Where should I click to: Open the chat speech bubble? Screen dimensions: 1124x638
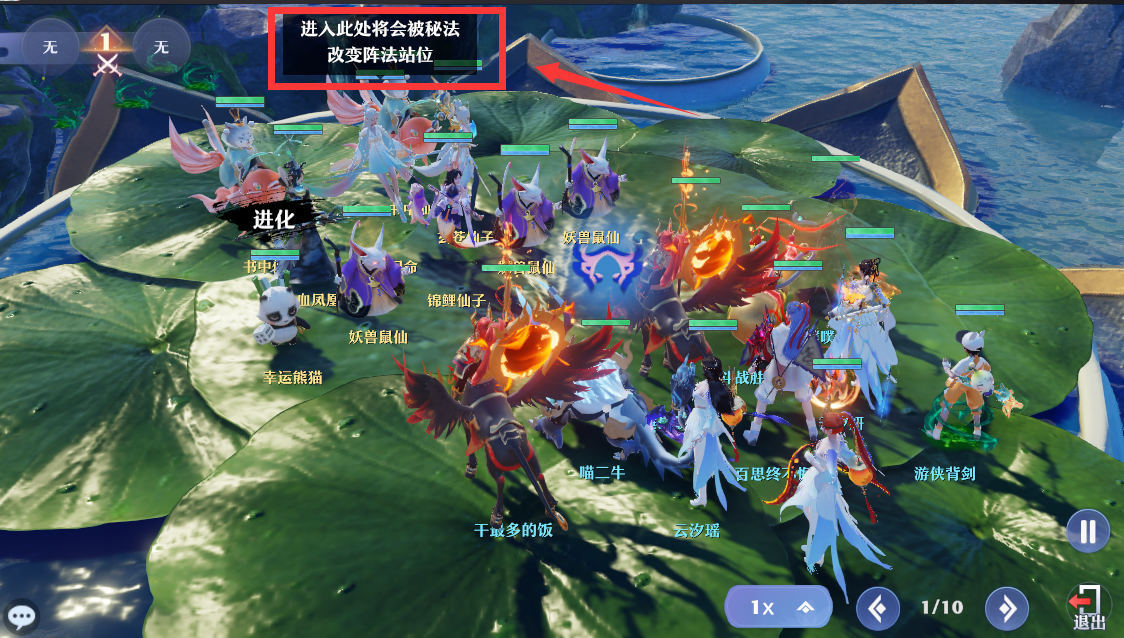22,616
